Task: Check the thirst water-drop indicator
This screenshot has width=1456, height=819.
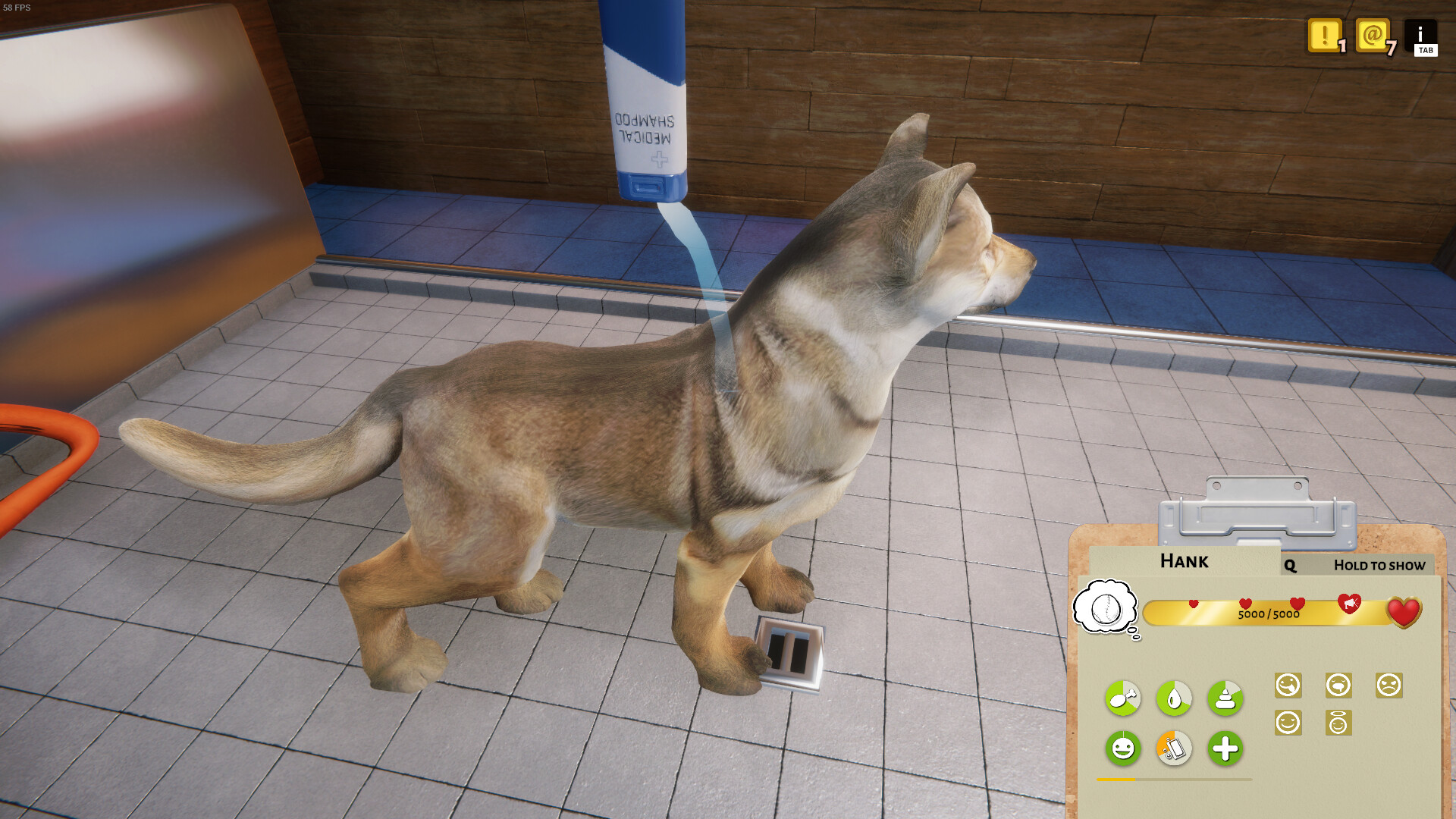Action: tap(1174, 698)
